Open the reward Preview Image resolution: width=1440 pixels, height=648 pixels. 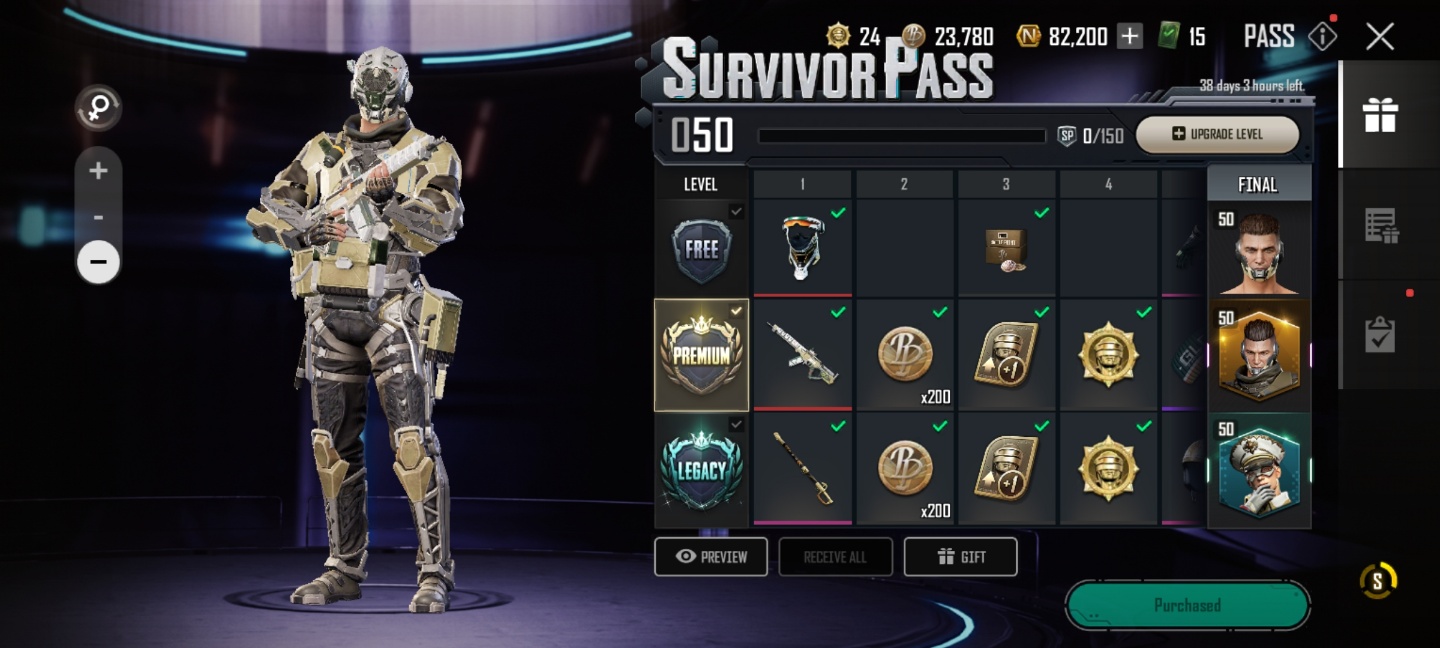[711, 557]
